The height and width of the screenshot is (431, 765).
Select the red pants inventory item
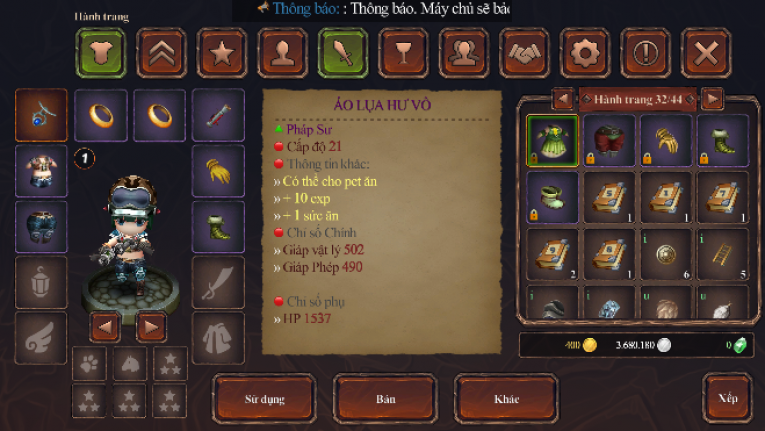(x=609, y=141)
